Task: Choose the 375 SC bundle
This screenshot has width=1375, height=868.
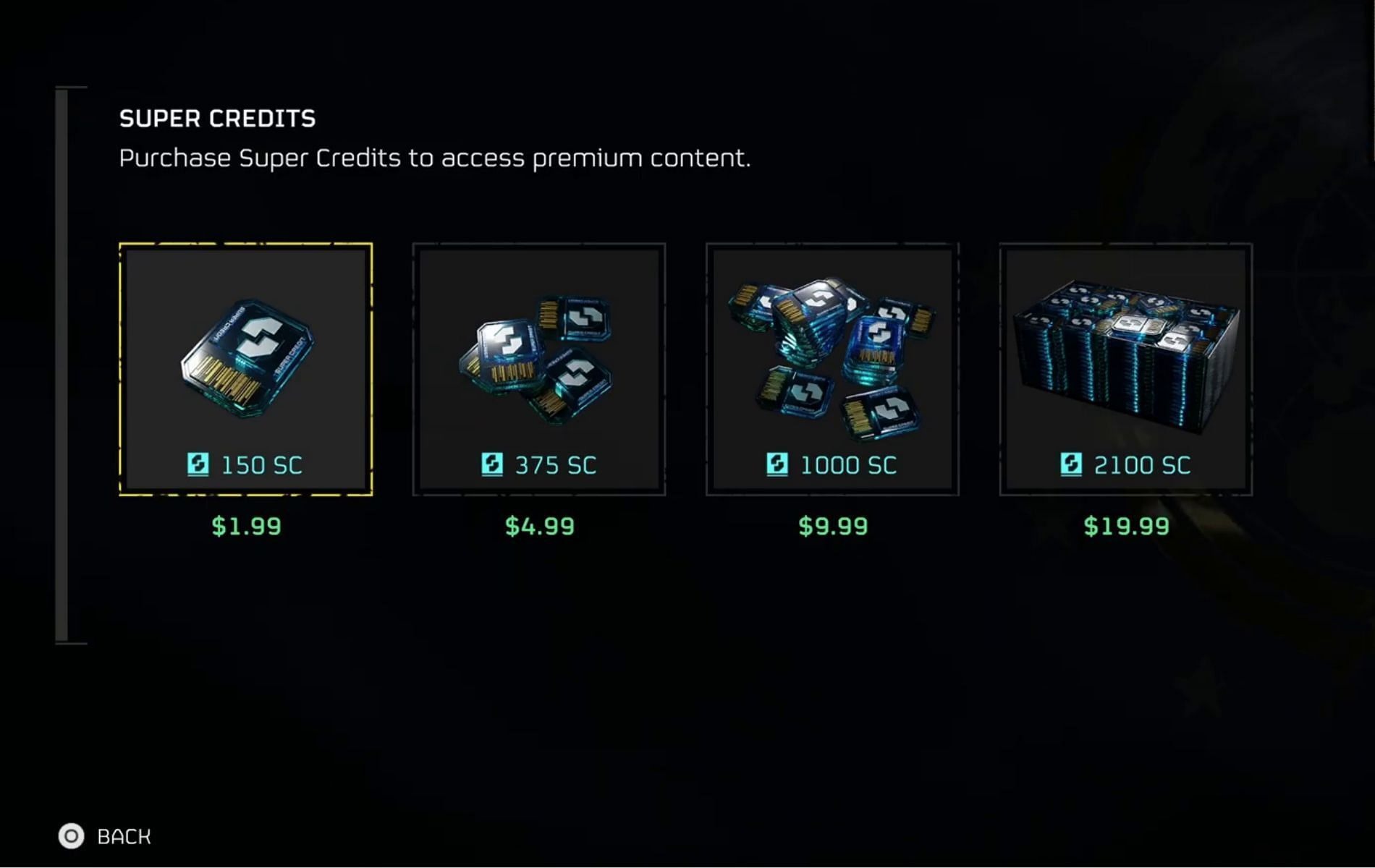Action: 539,369
